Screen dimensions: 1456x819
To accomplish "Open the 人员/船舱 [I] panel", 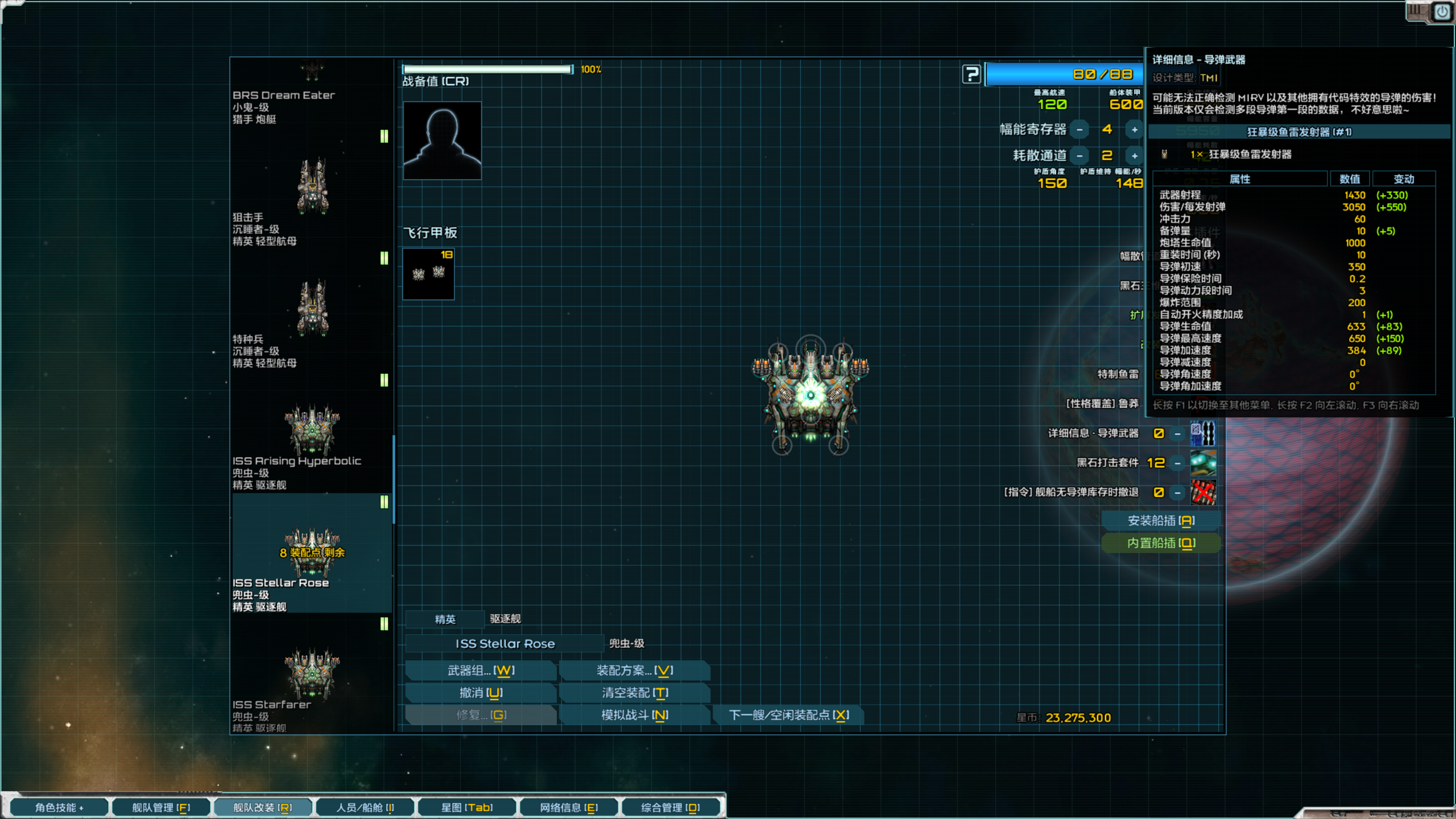I will (x=365, y=807).
